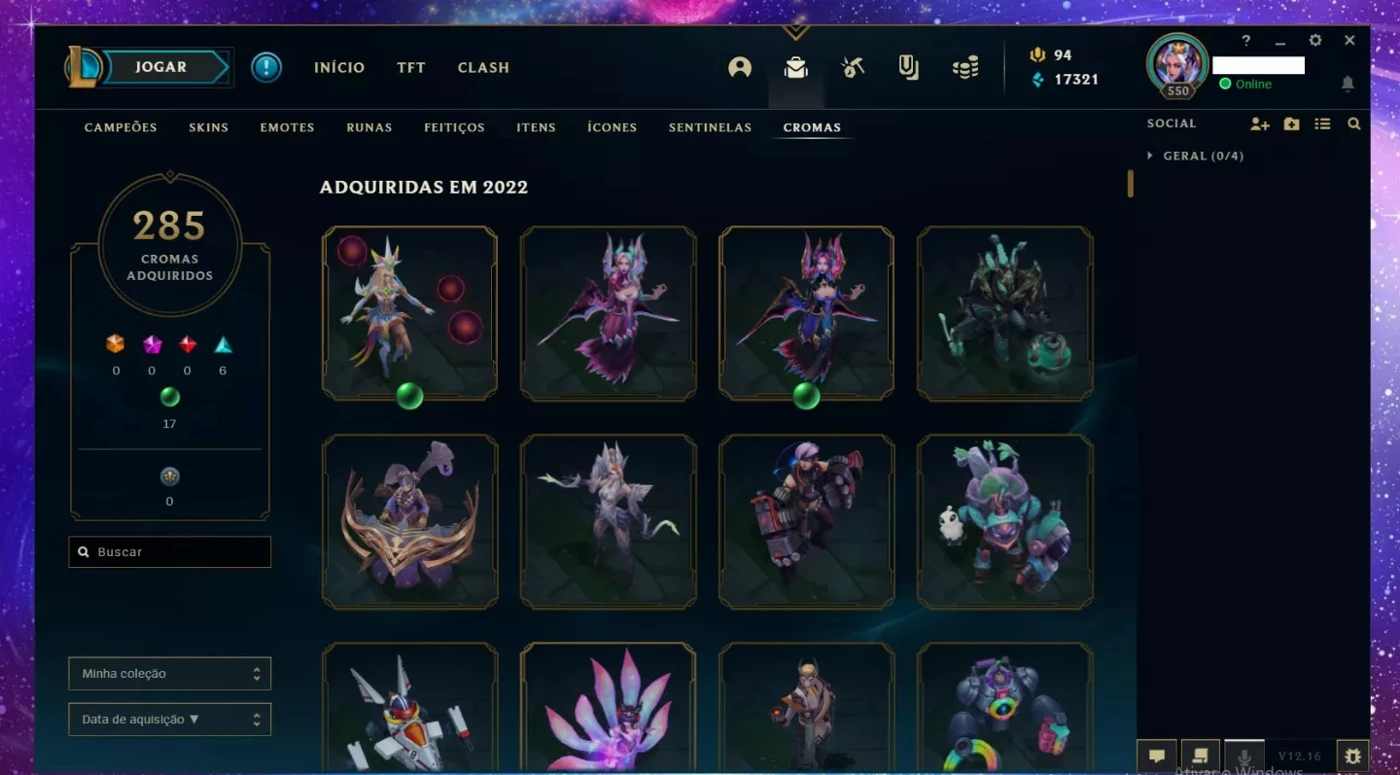Image resolution: width=1400 pixels, height=775 pixels.
Task: Open the TFT menu item
Action: 410,67
